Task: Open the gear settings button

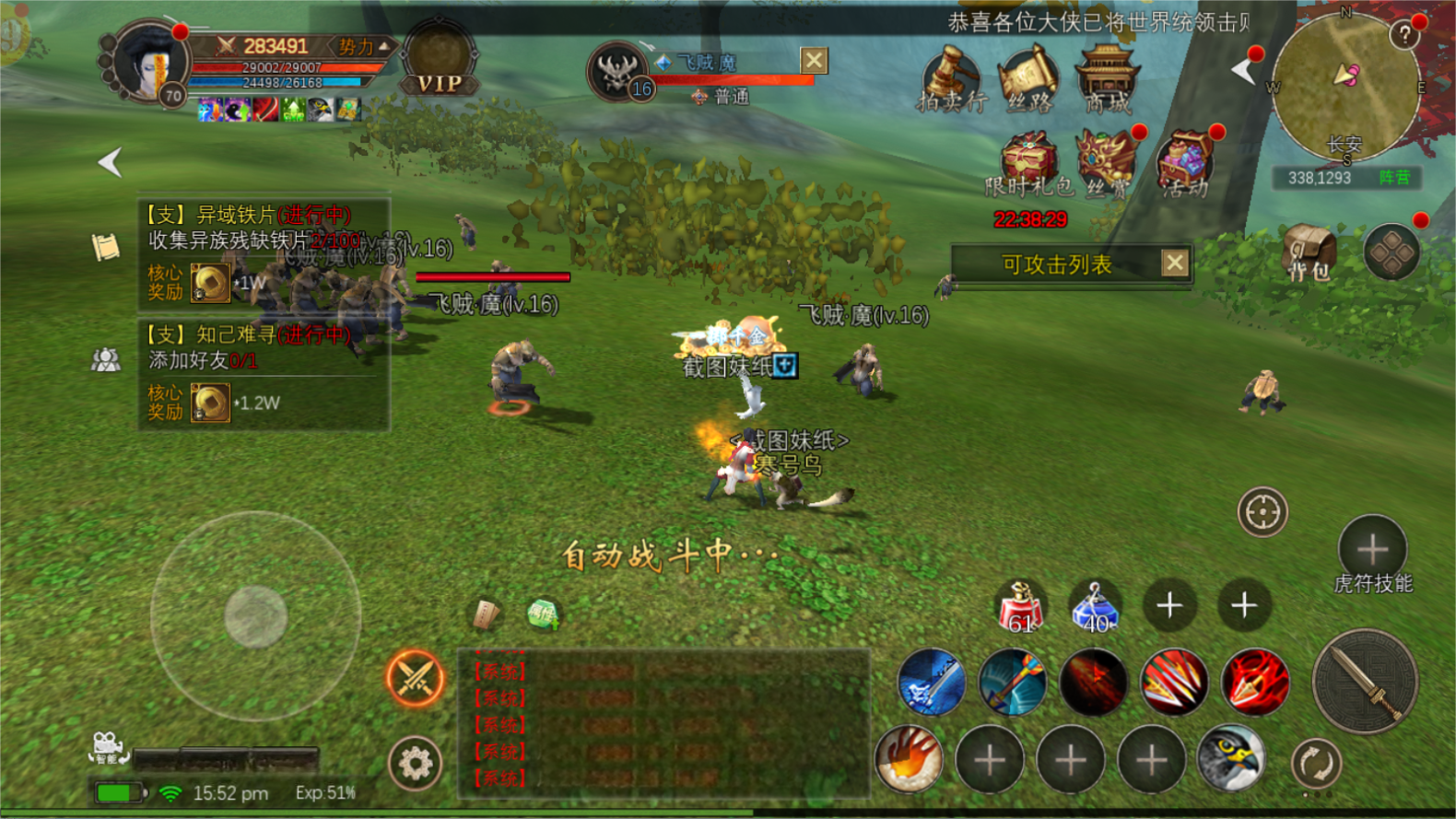Action: [415, 763]
